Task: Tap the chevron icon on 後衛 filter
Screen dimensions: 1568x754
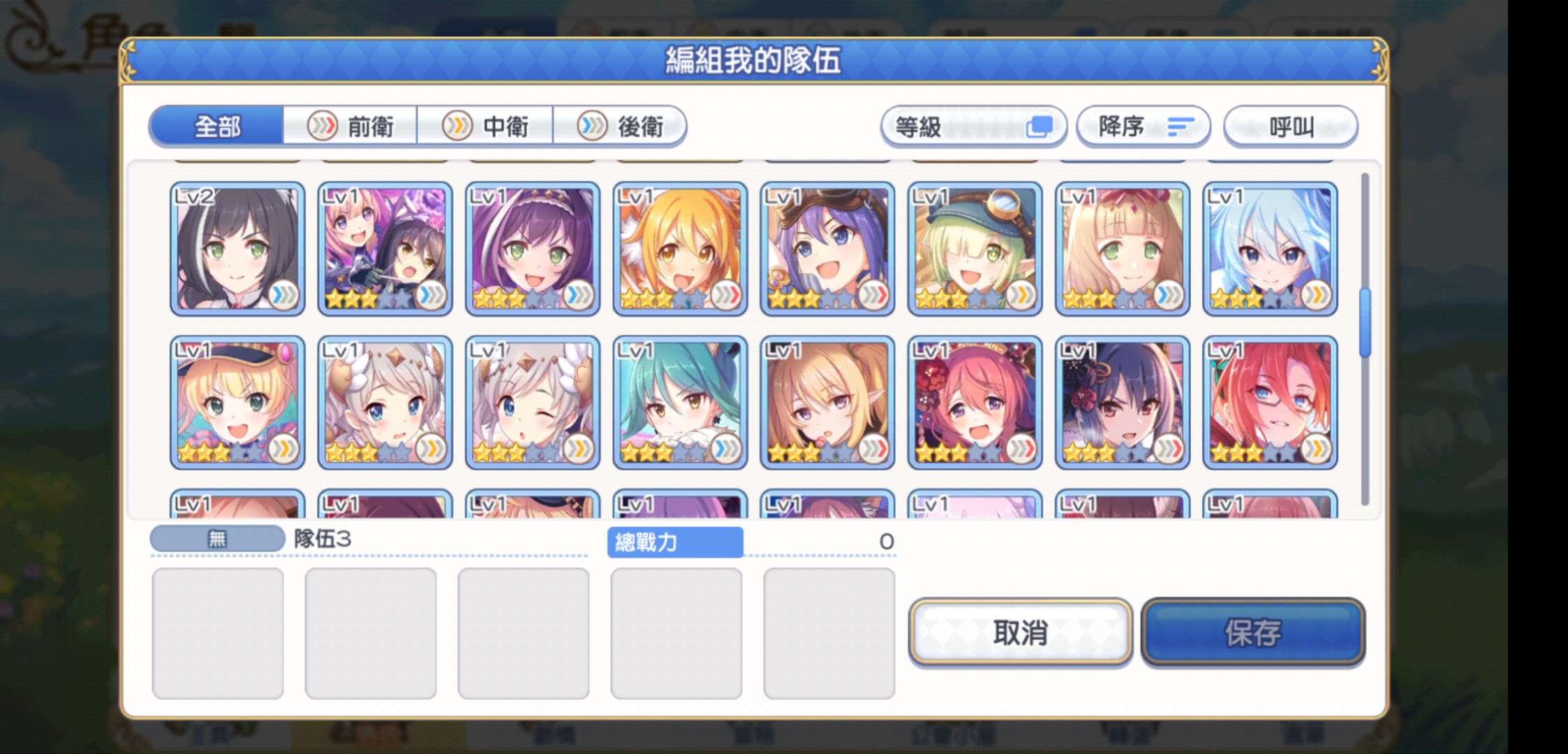Action: pos(592,126)
